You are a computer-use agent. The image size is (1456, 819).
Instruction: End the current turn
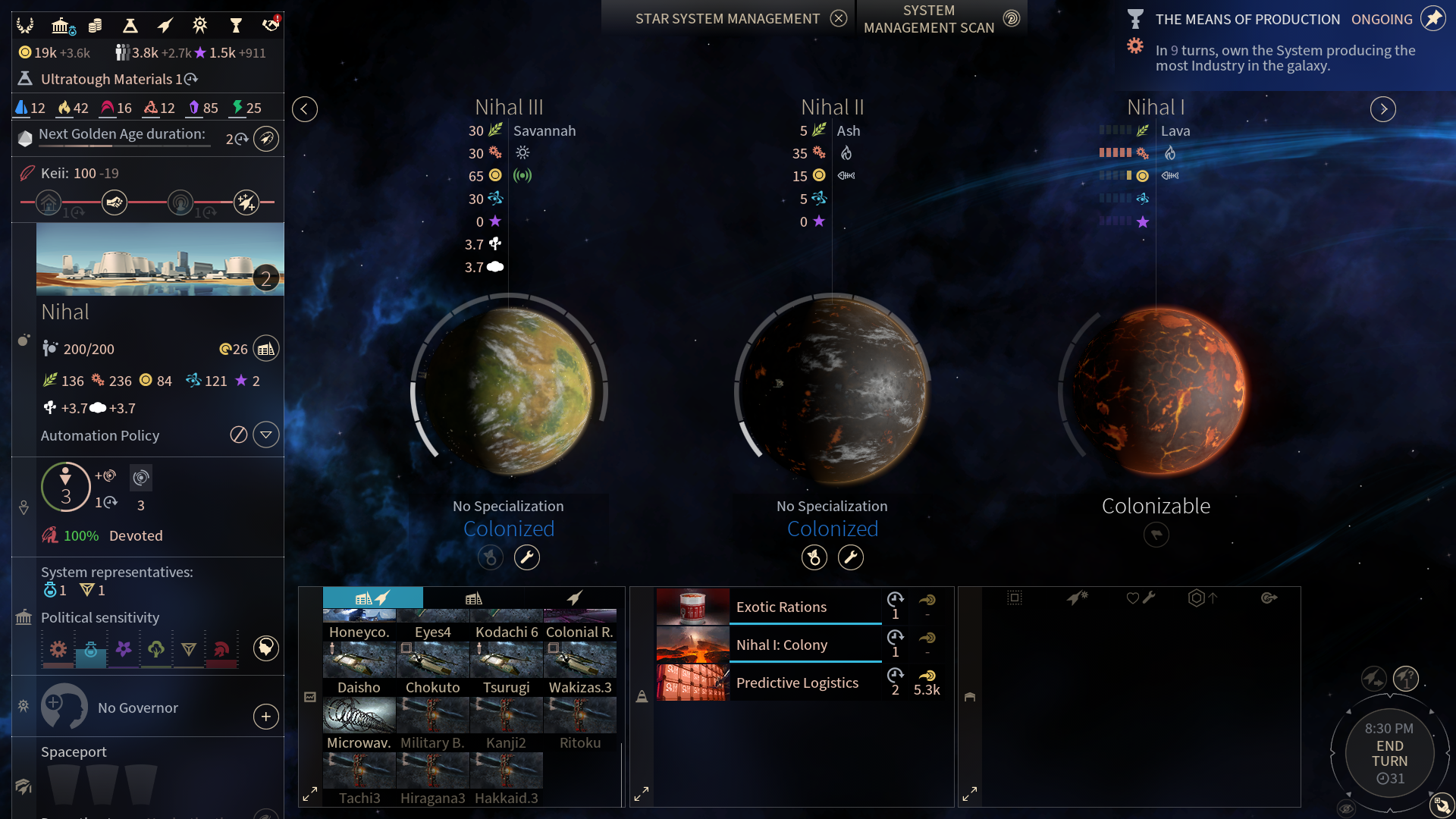tap(1389, 753)
